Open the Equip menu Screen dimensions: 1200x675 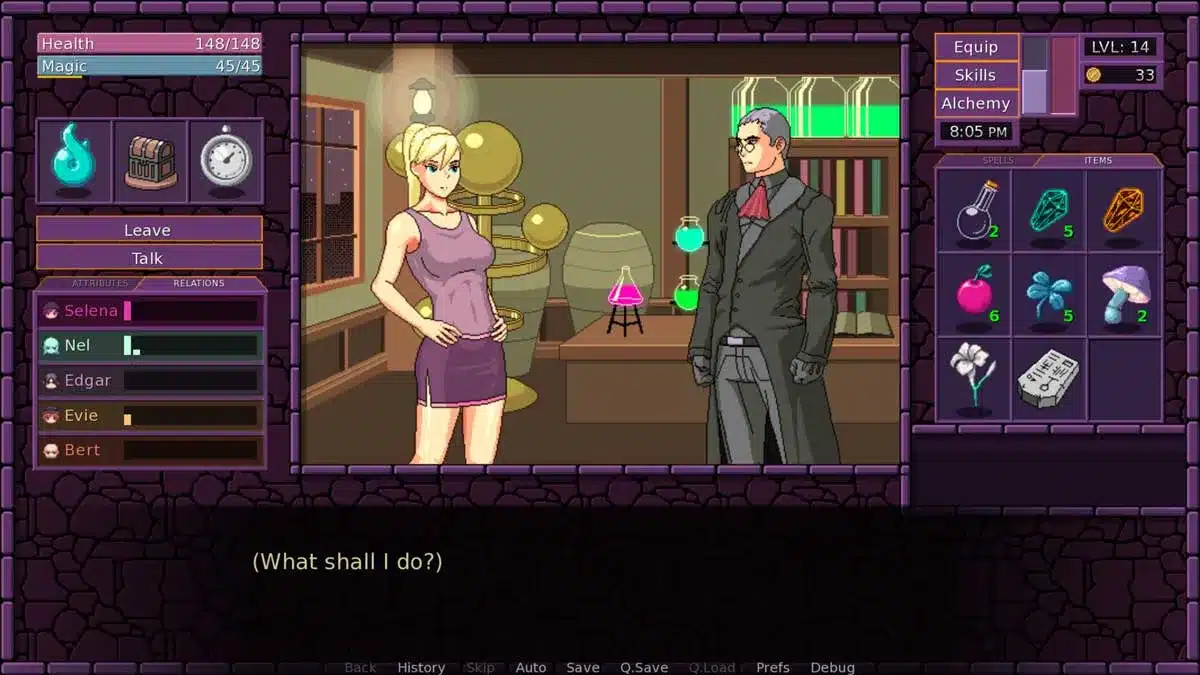coord(976,47)
